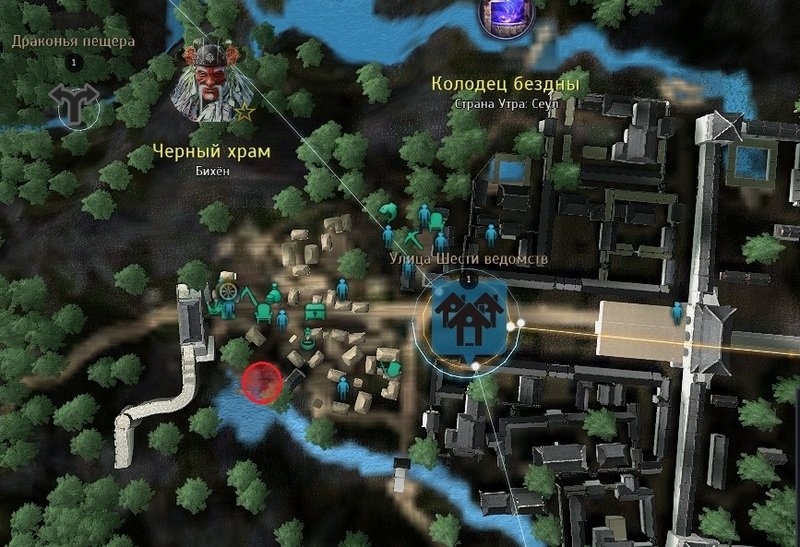Select the teal shield icon
The width and height of the screenshot is (800, 547).
395,370
